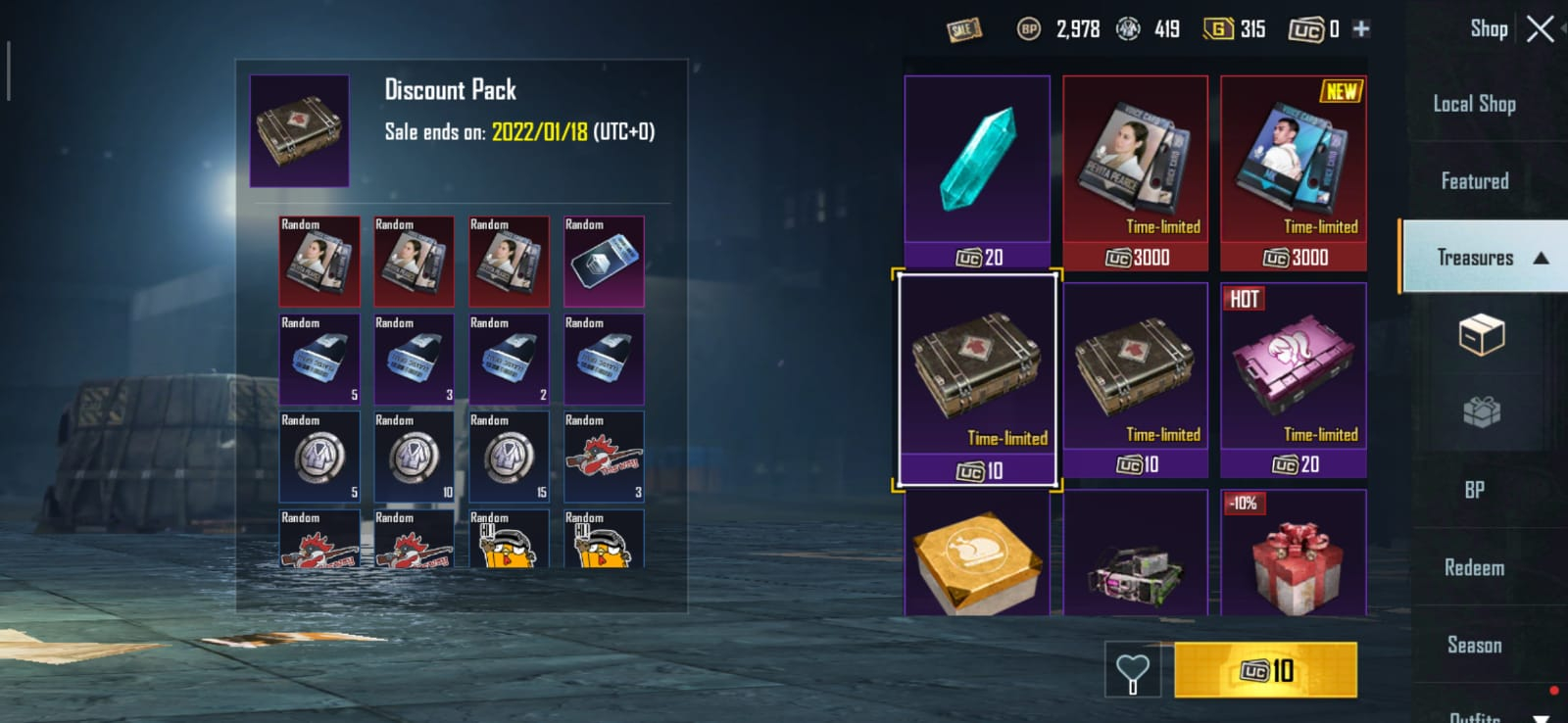Open the gift icon subcategory
Viewport: 1568px width, 723px height.
[x=1481, y=411]
